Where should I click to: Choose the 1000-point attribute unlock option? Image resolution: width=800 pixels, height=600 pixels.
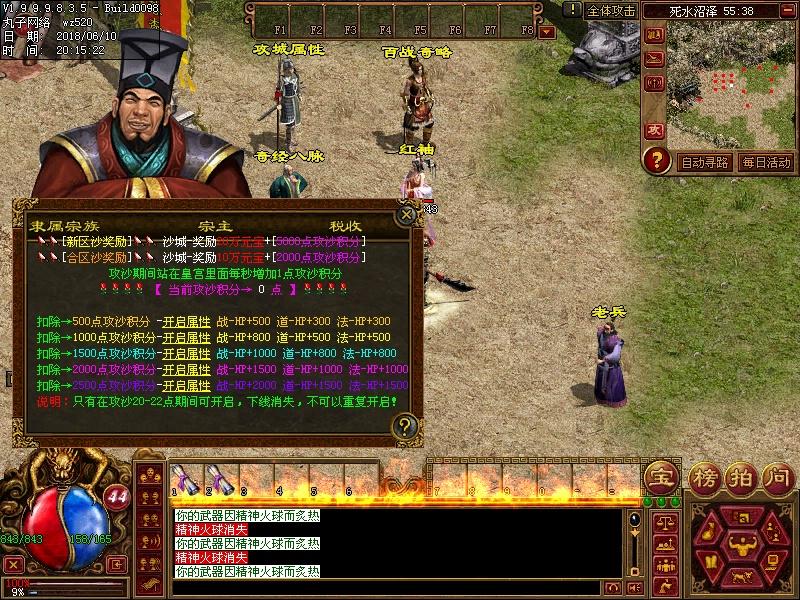point(186,338)
